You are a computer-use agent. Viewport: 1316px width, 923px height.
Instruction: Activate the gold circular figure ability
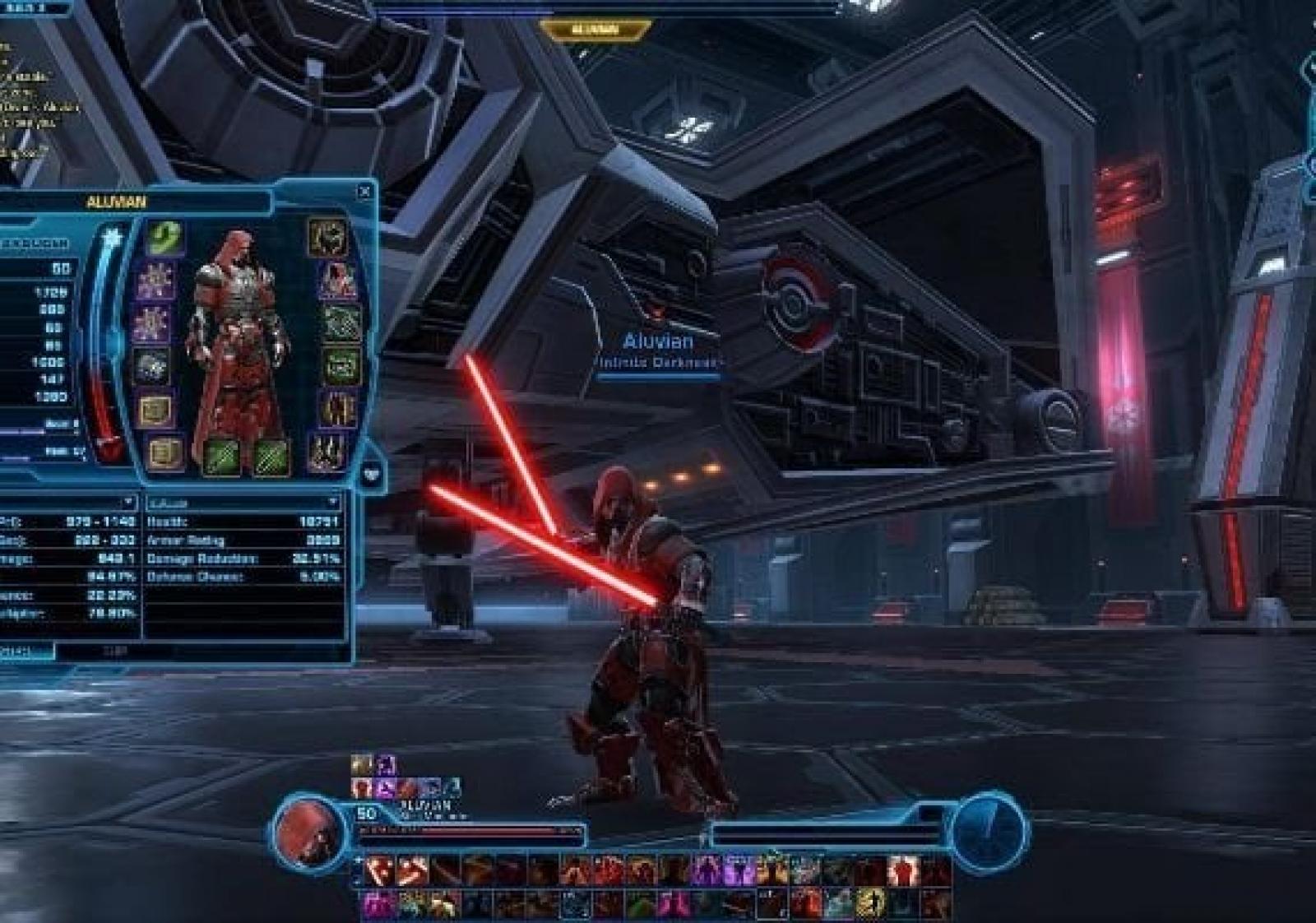[869, 904]
